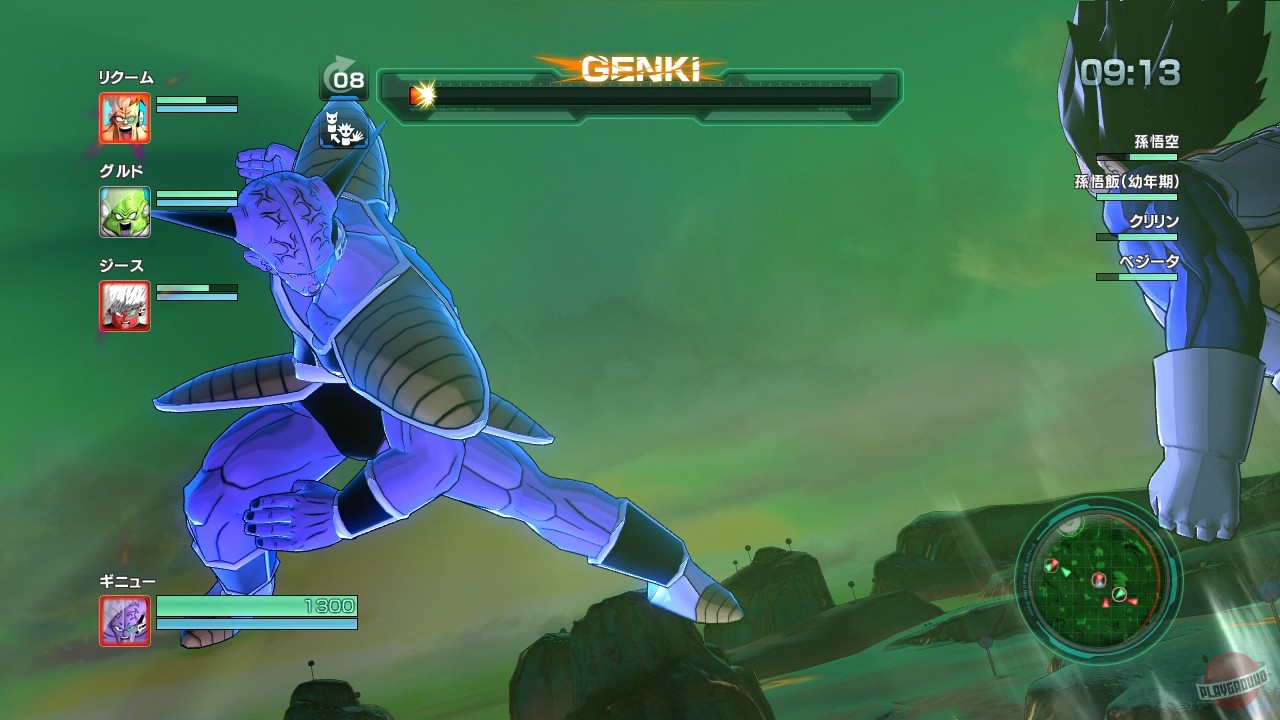Screen dimensions: 1280x720
Task: Select Jeice's (ジース) character portrait icon
Action: (x=124, y=306)
